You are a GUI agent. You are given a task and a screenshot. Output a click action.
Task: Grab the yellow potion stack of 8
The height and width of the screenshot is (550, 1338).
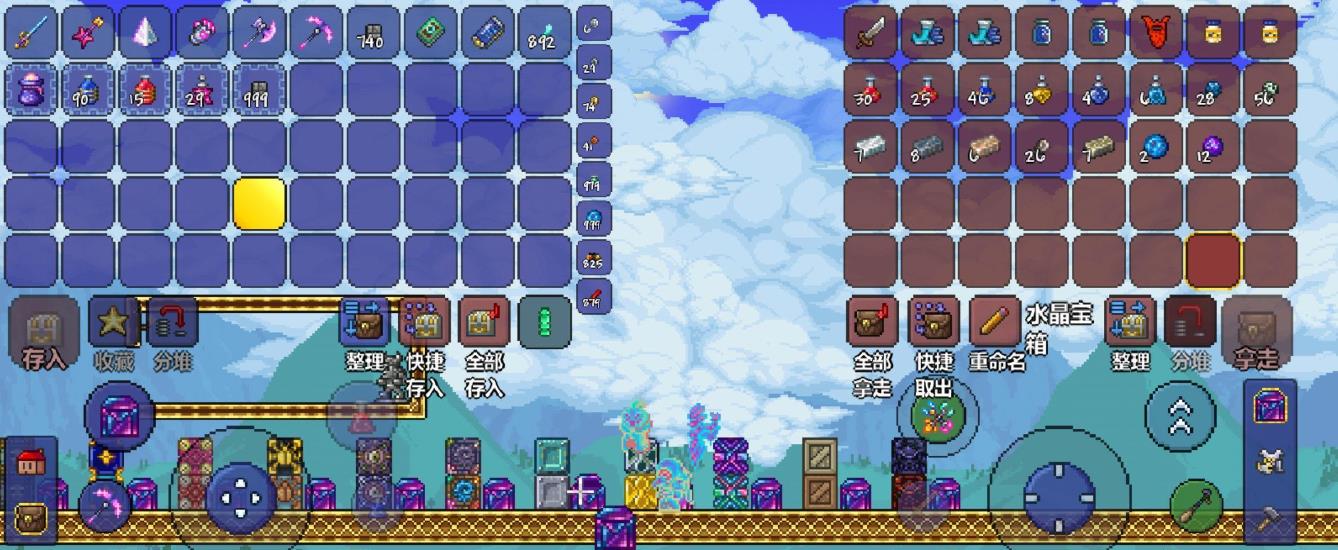point(1041,90)
